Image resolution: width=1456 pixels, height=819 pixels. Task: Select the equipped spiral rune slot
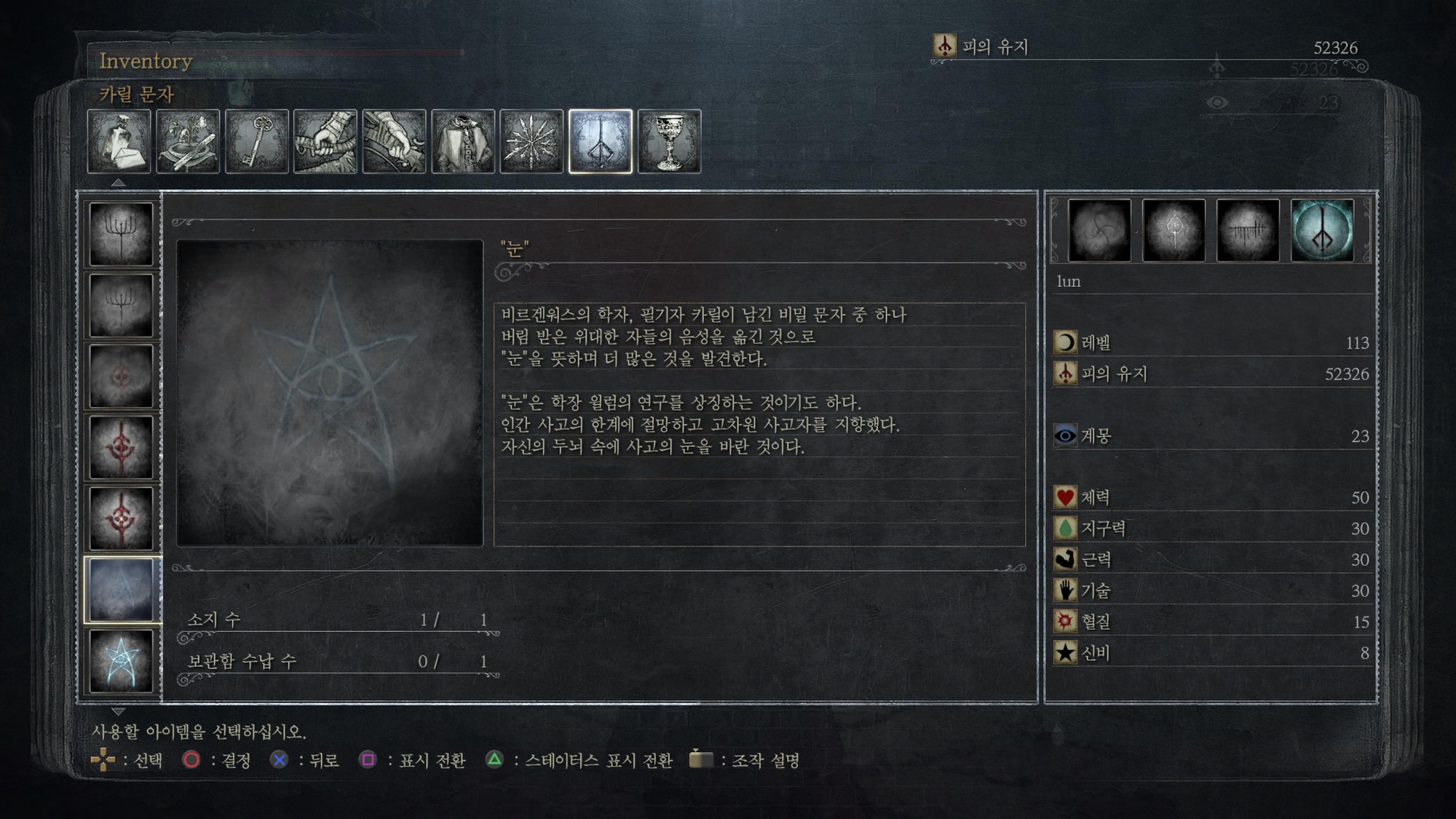pyautogui.click(x=1099, y=230)
